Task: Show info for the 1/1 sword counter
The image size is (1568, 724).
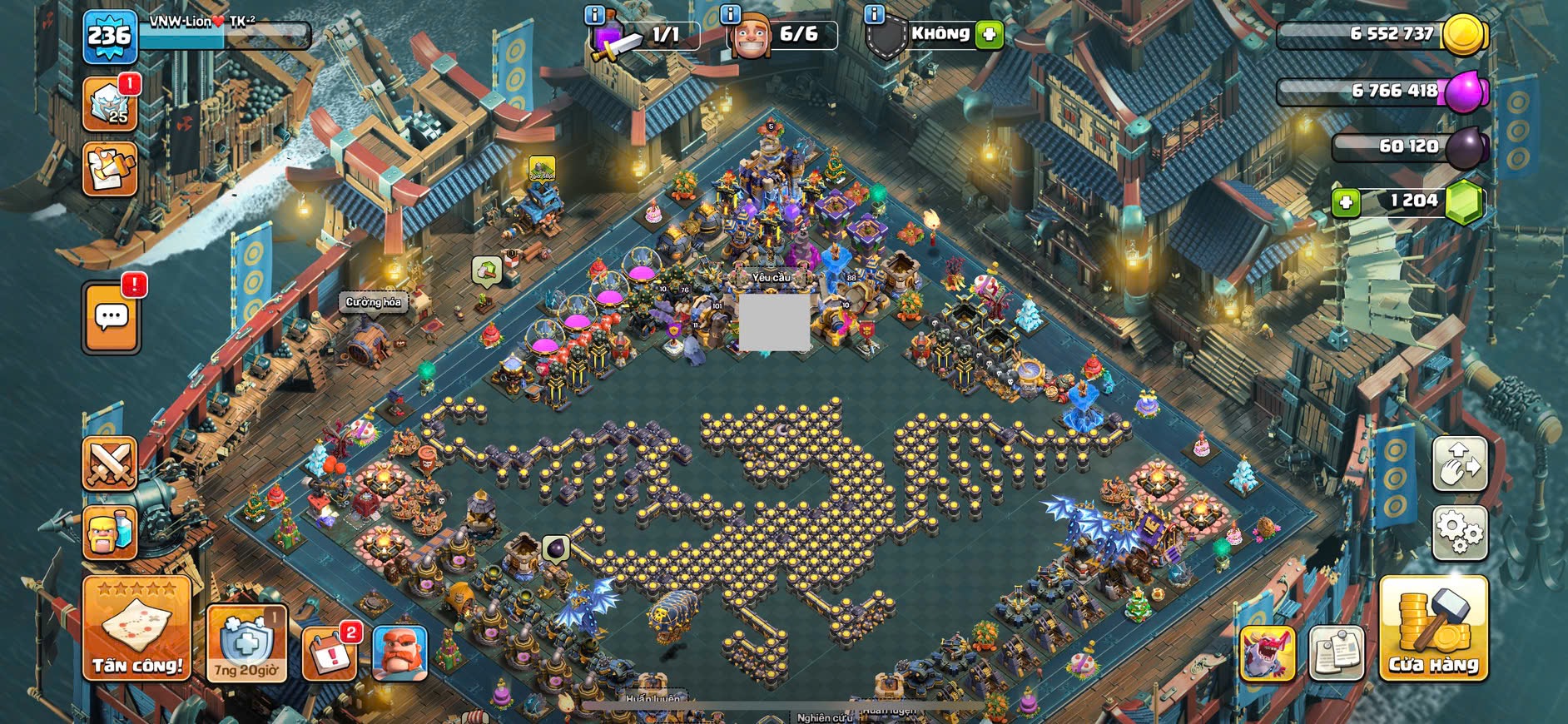Action: click(x=594, y=14)
